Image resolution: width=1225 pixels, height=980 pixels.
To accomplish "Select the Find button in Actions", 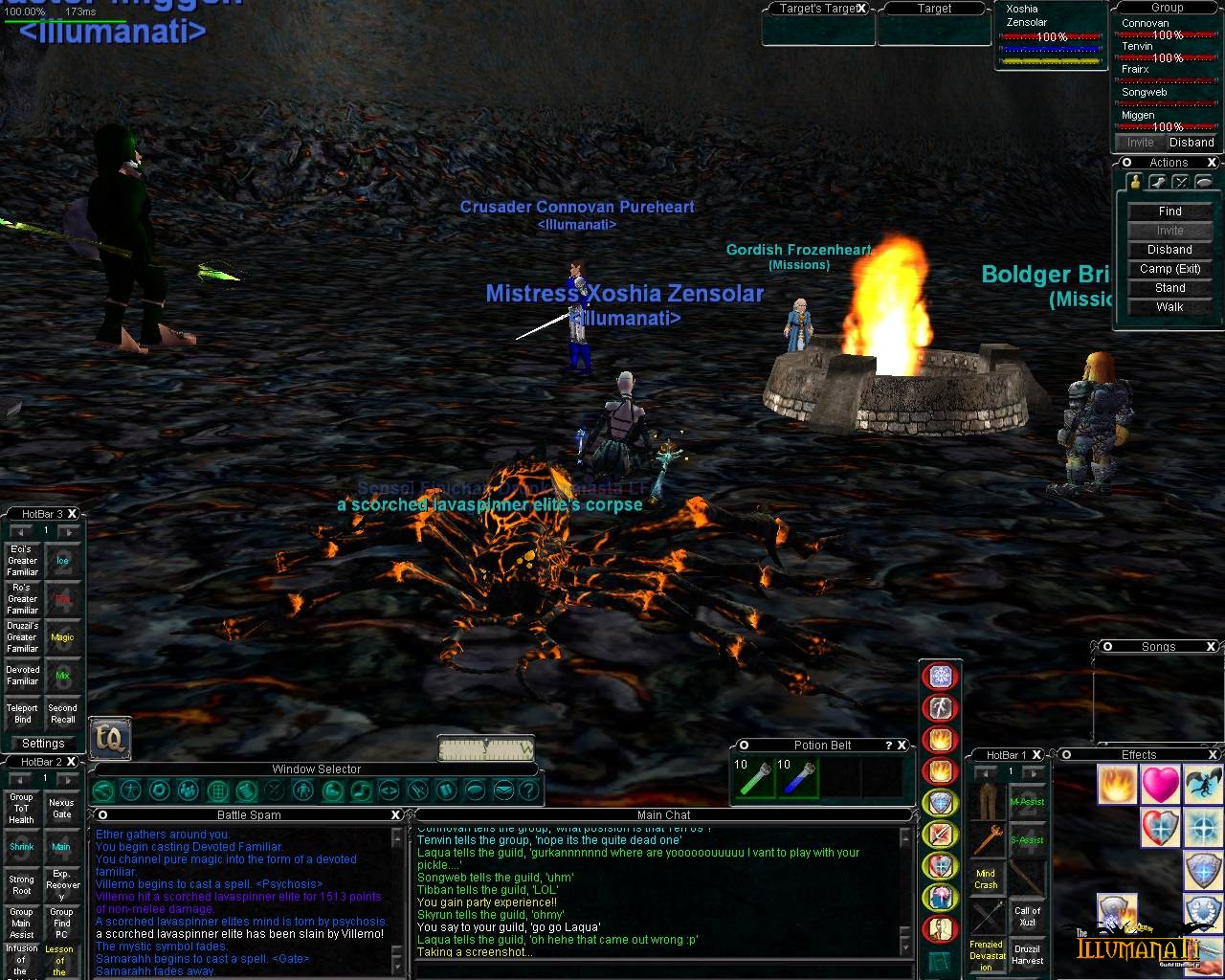I will coord(1169,212).
